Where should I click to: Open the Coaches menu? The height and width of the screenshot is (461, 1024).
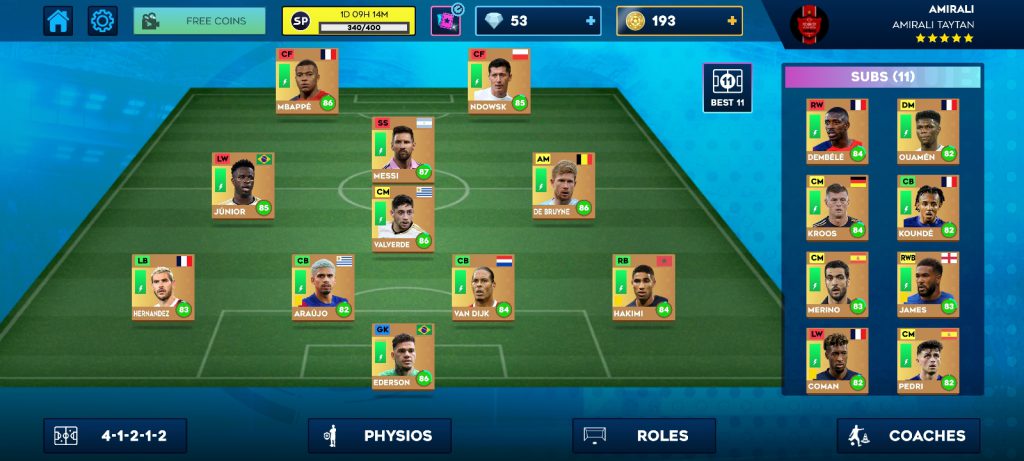tap(908, 436)
